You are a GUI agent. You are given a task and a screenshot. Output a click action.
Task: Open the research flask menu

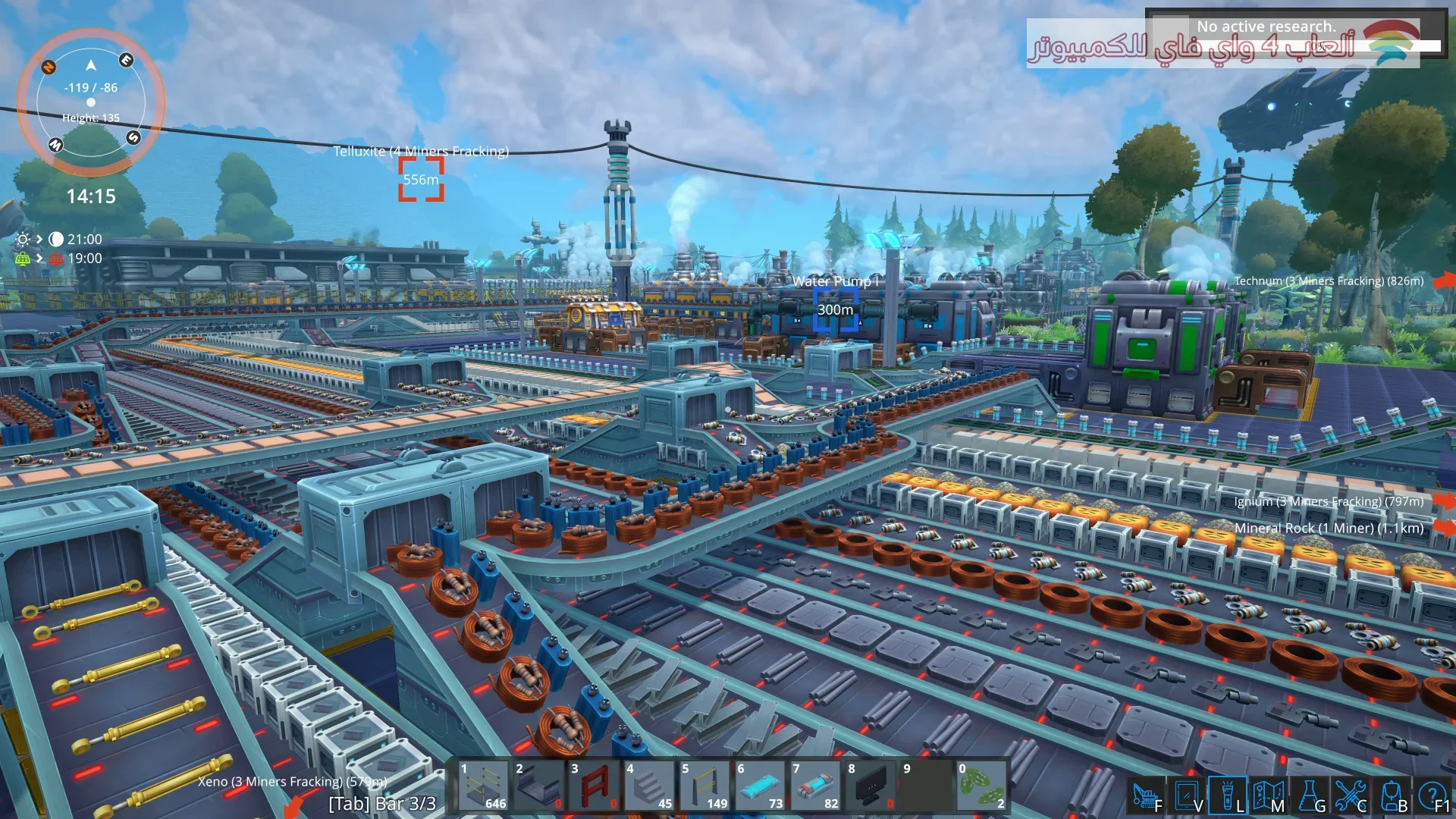(x=1309, y=796)
